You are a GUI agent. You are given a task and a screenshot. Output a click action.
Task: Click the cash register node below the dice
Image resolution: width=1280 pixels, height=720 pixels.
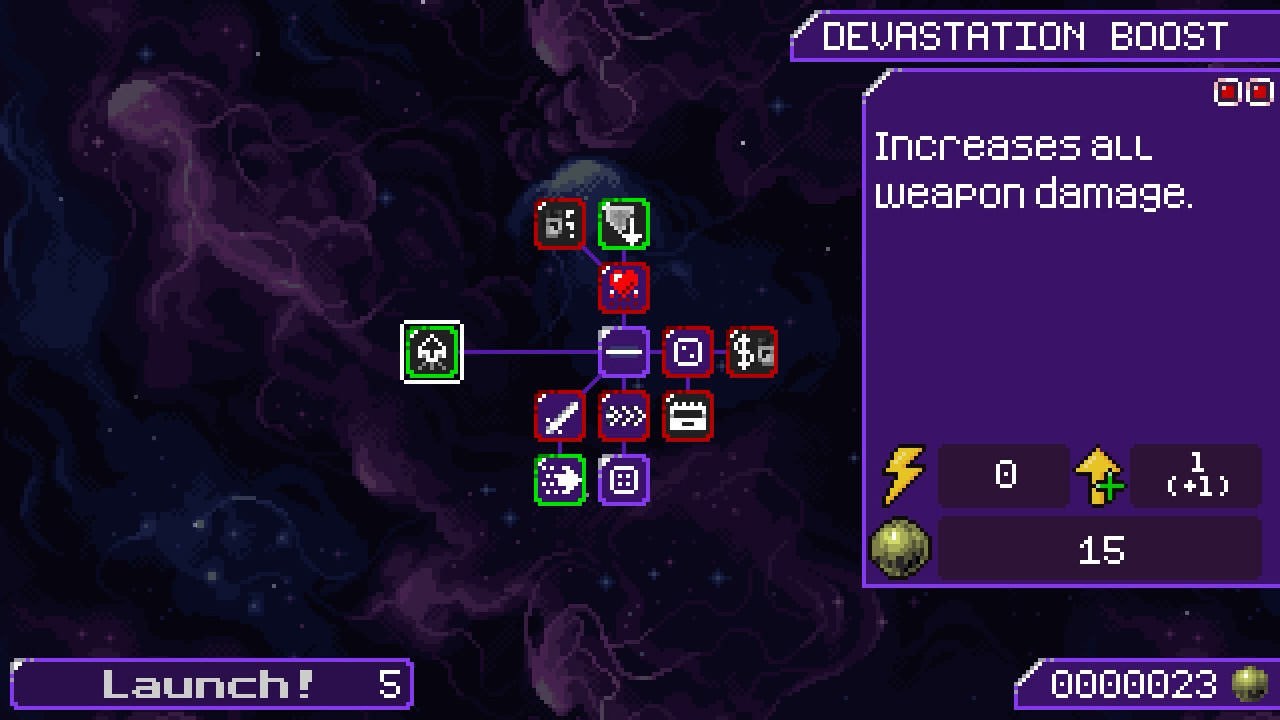tap(688, 416)
